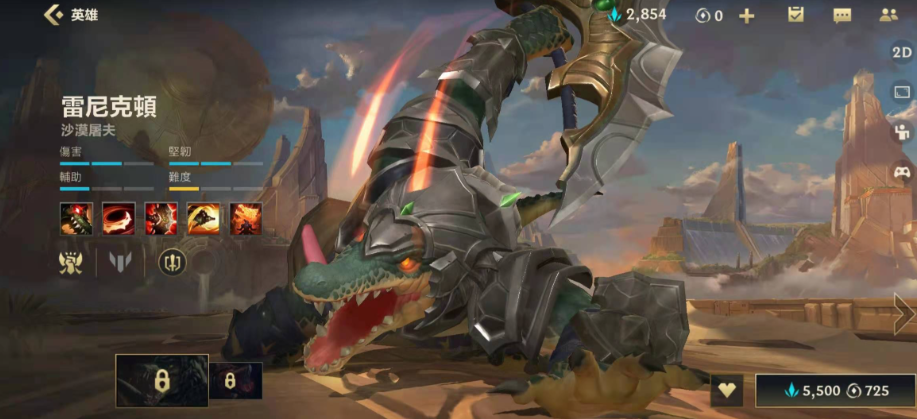Buy Renekton for 5,500 or 725

point(833,391)
